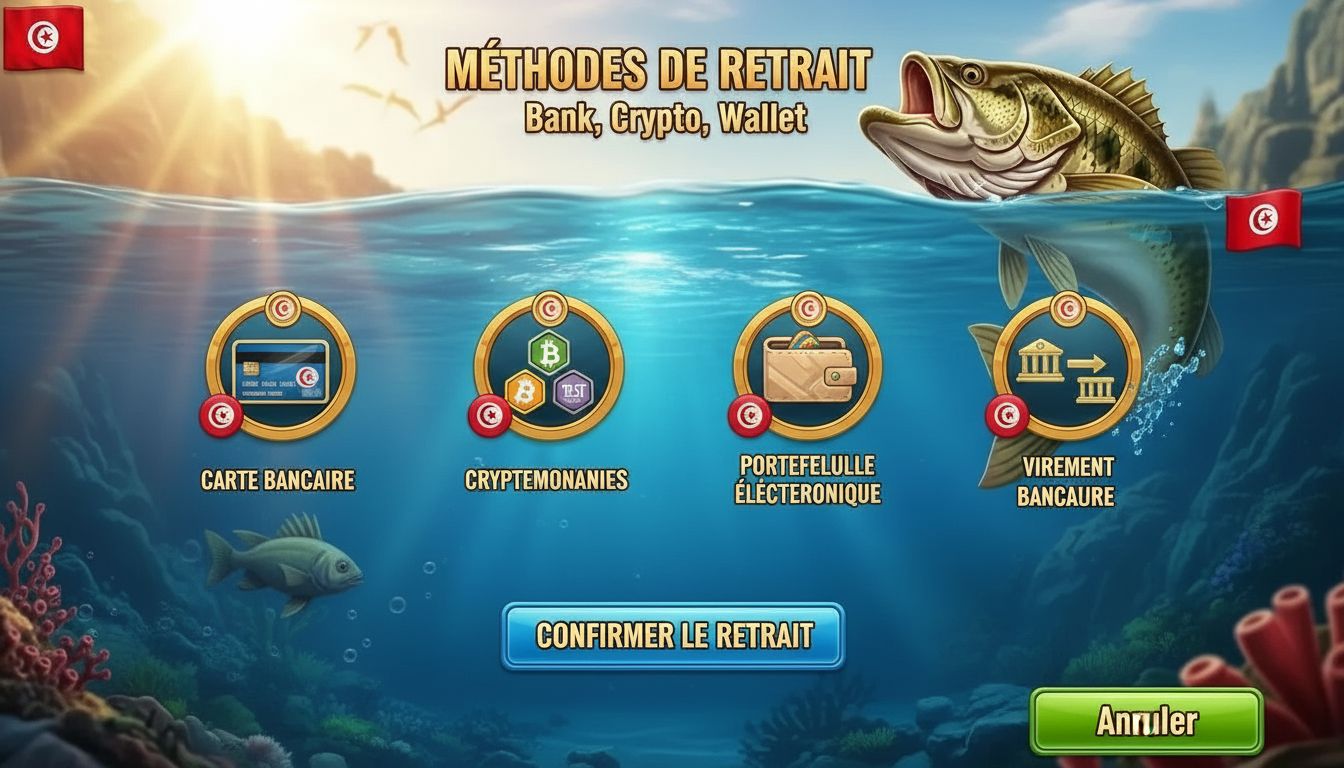Screen dimensions: 1344x768
Task: Click the Tunisian flag in the top-left corner
Action: pos(45,35)
